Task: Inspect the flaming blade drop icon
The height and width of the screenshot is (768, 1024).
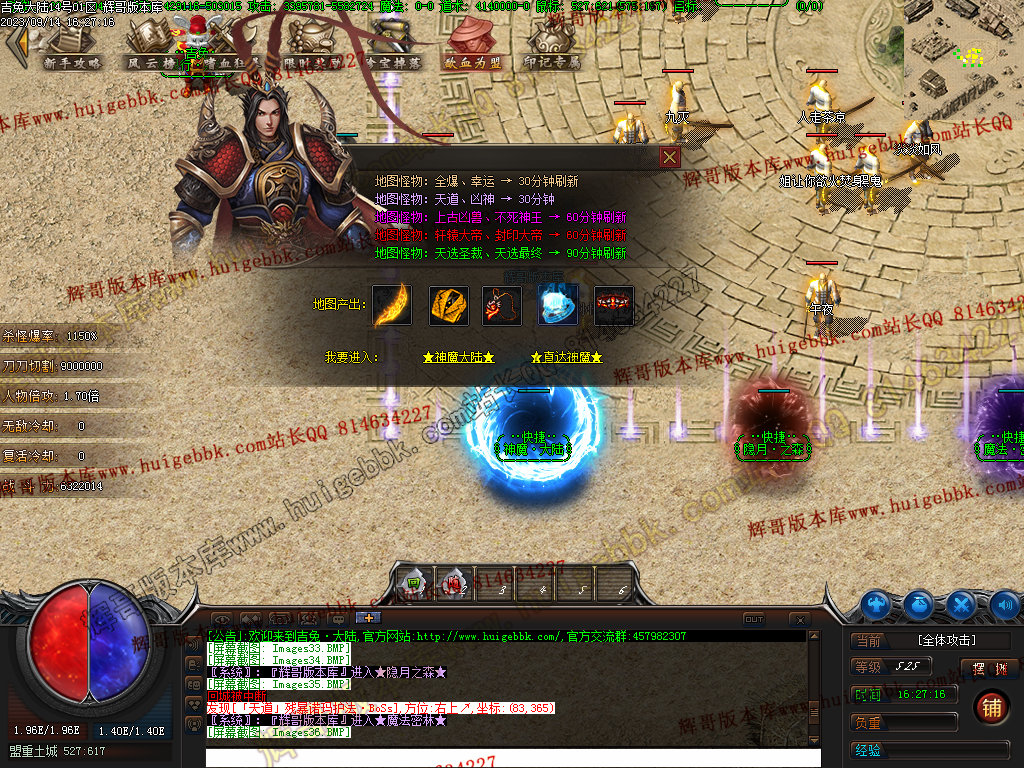Action: (392, 305)
